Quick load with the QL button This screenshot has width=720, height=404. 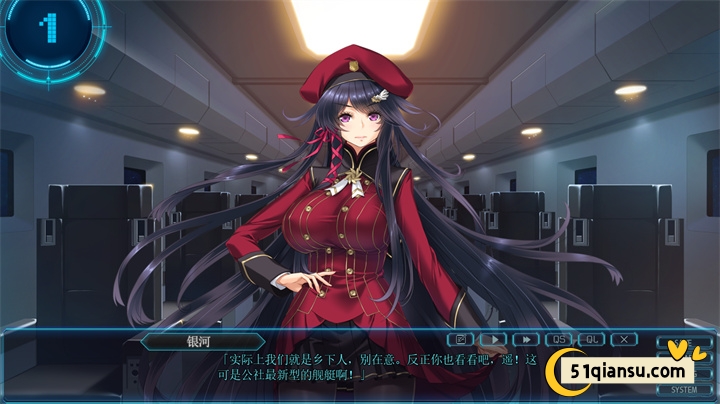tap(591, 339)
